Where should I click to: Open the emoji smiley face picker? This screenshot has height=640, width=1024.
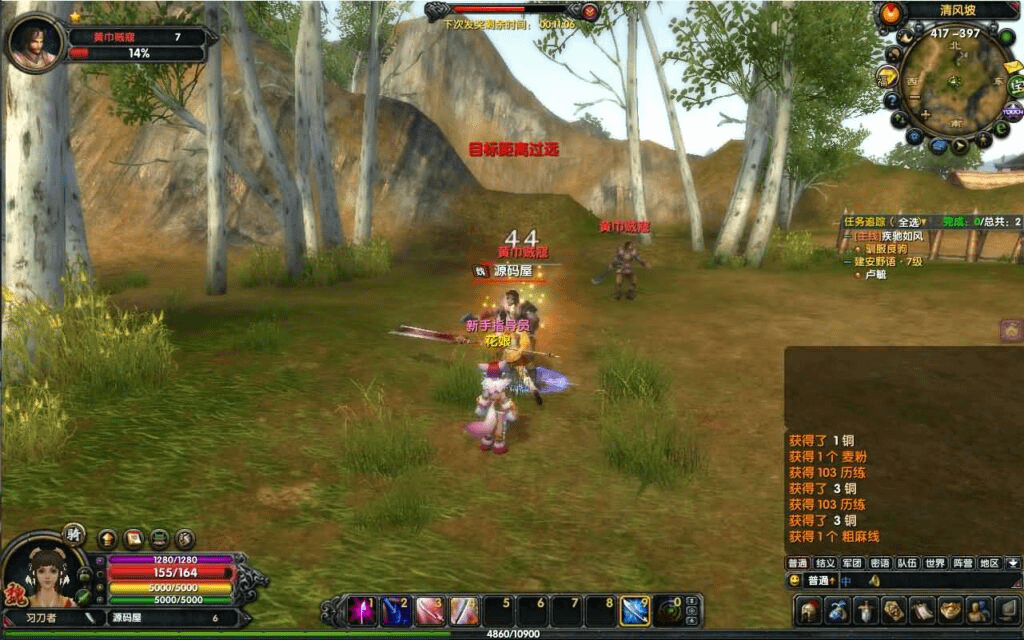(795, 580)
